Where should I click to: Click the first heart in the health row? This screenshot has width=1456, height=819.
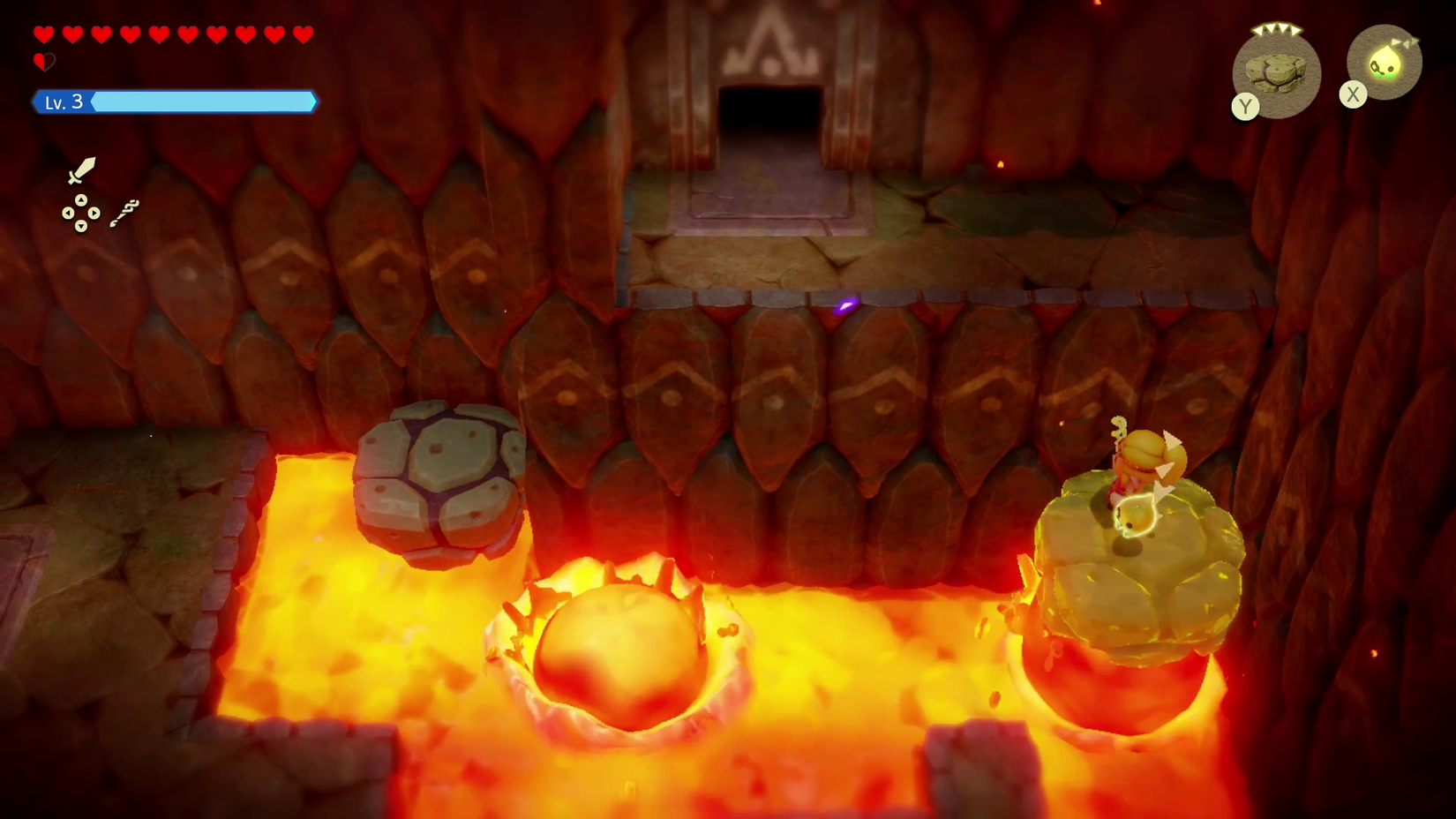click(42, 34)
